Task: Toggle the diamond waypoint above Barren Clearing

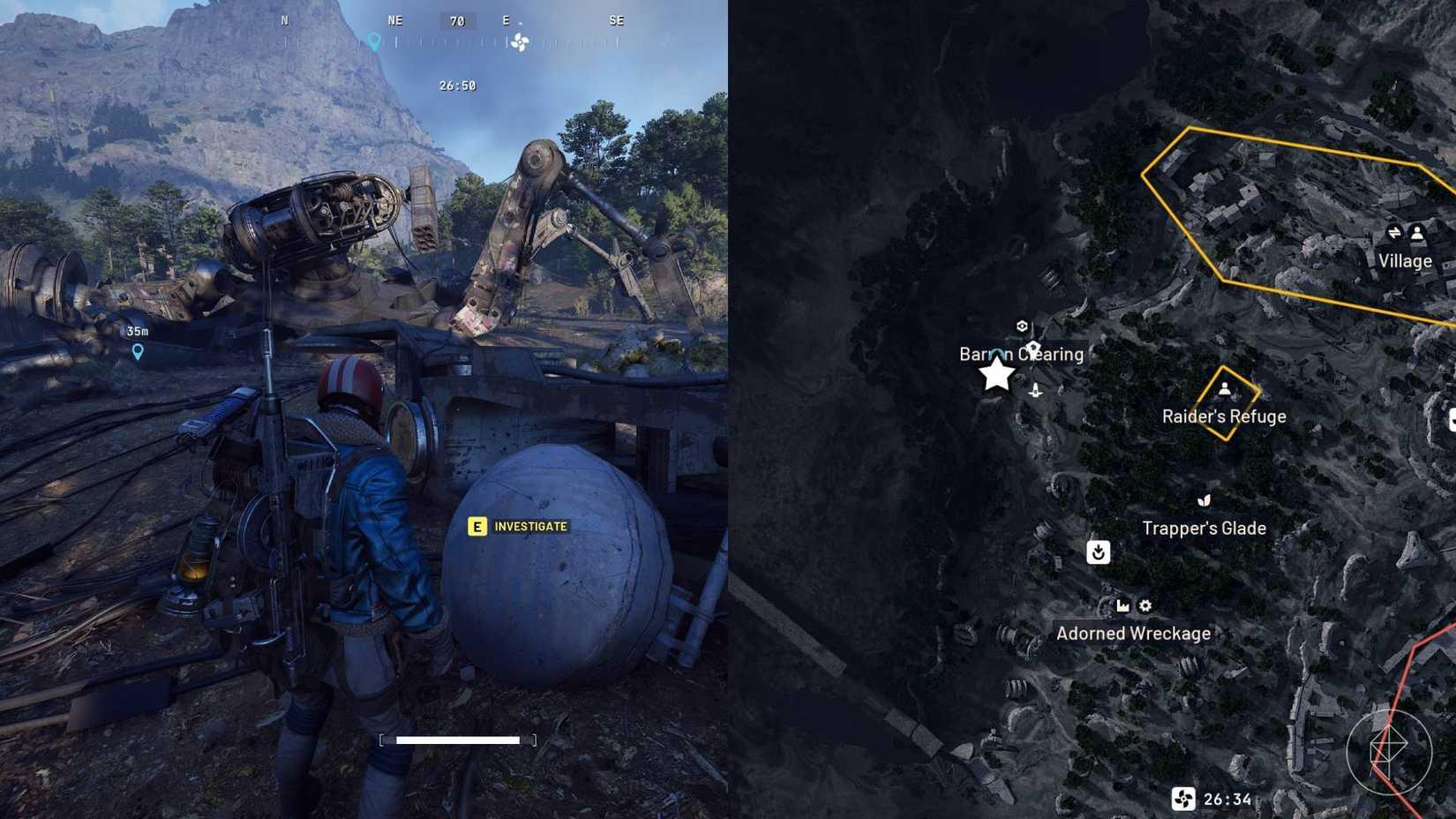Action: click(1032, 346)
